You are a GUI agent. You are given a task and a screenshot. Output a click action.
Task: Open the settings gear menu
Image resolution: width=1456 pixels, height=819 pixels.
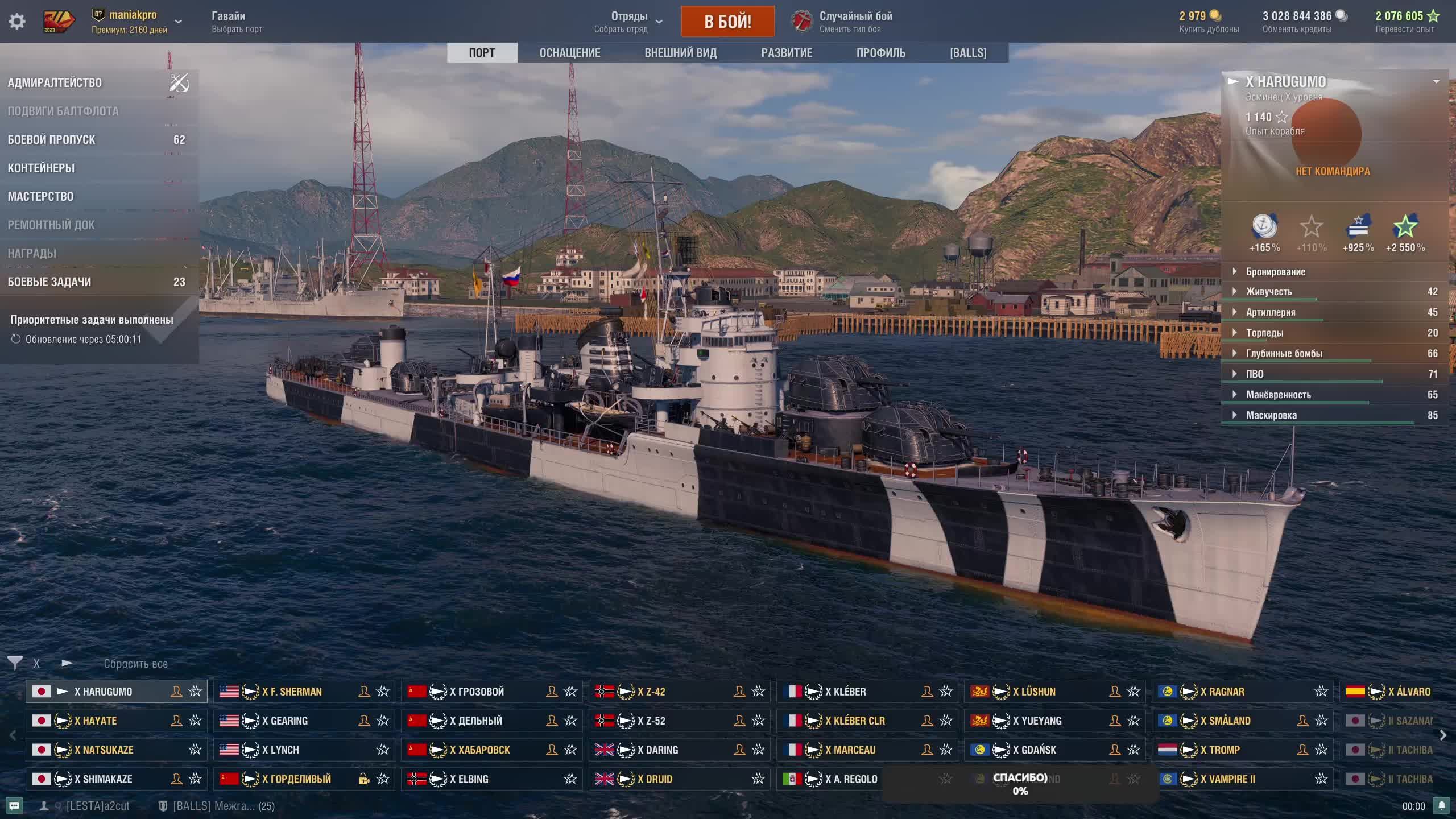[17, 22]
